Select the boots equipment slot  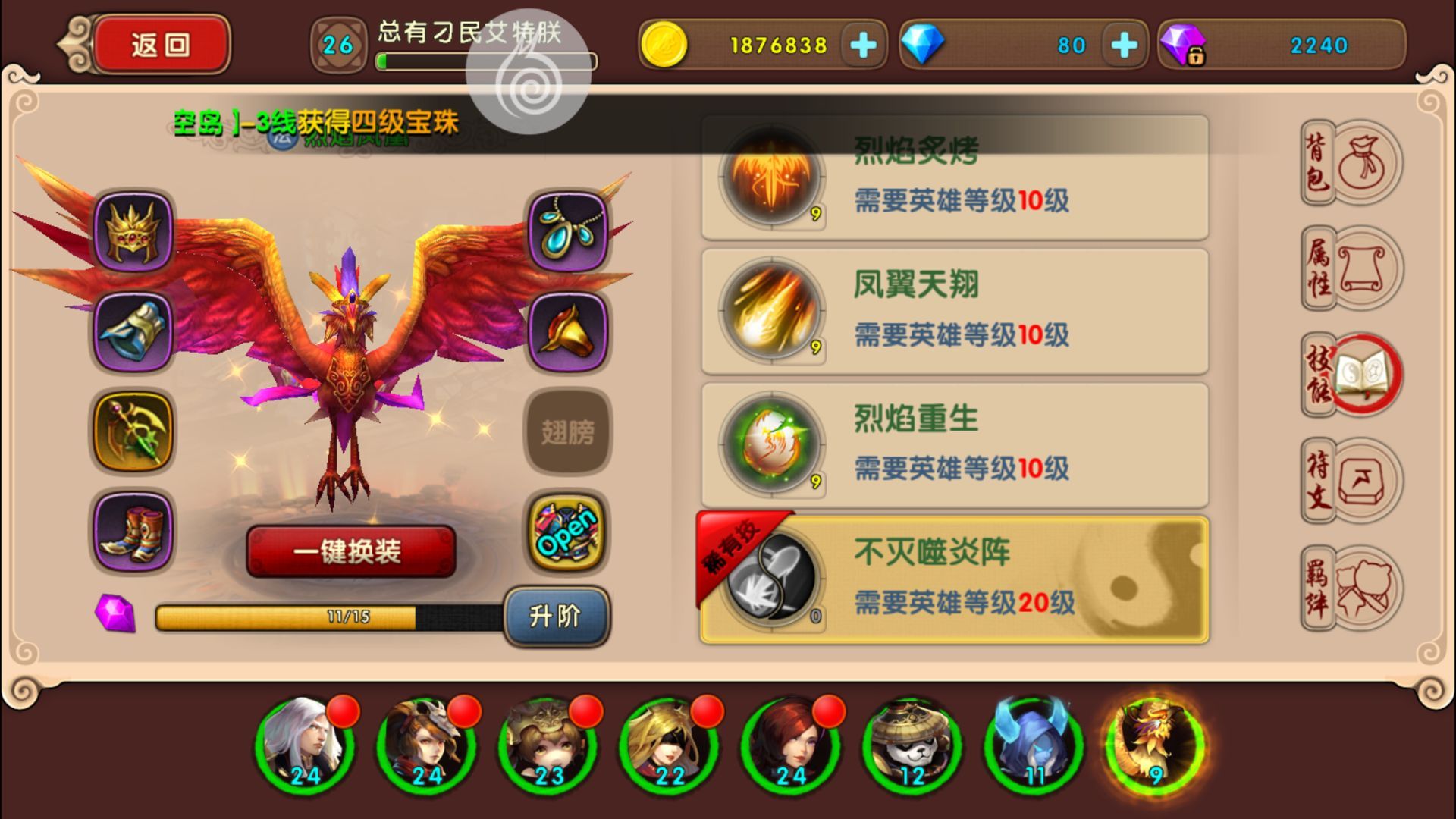coord(133,531)
